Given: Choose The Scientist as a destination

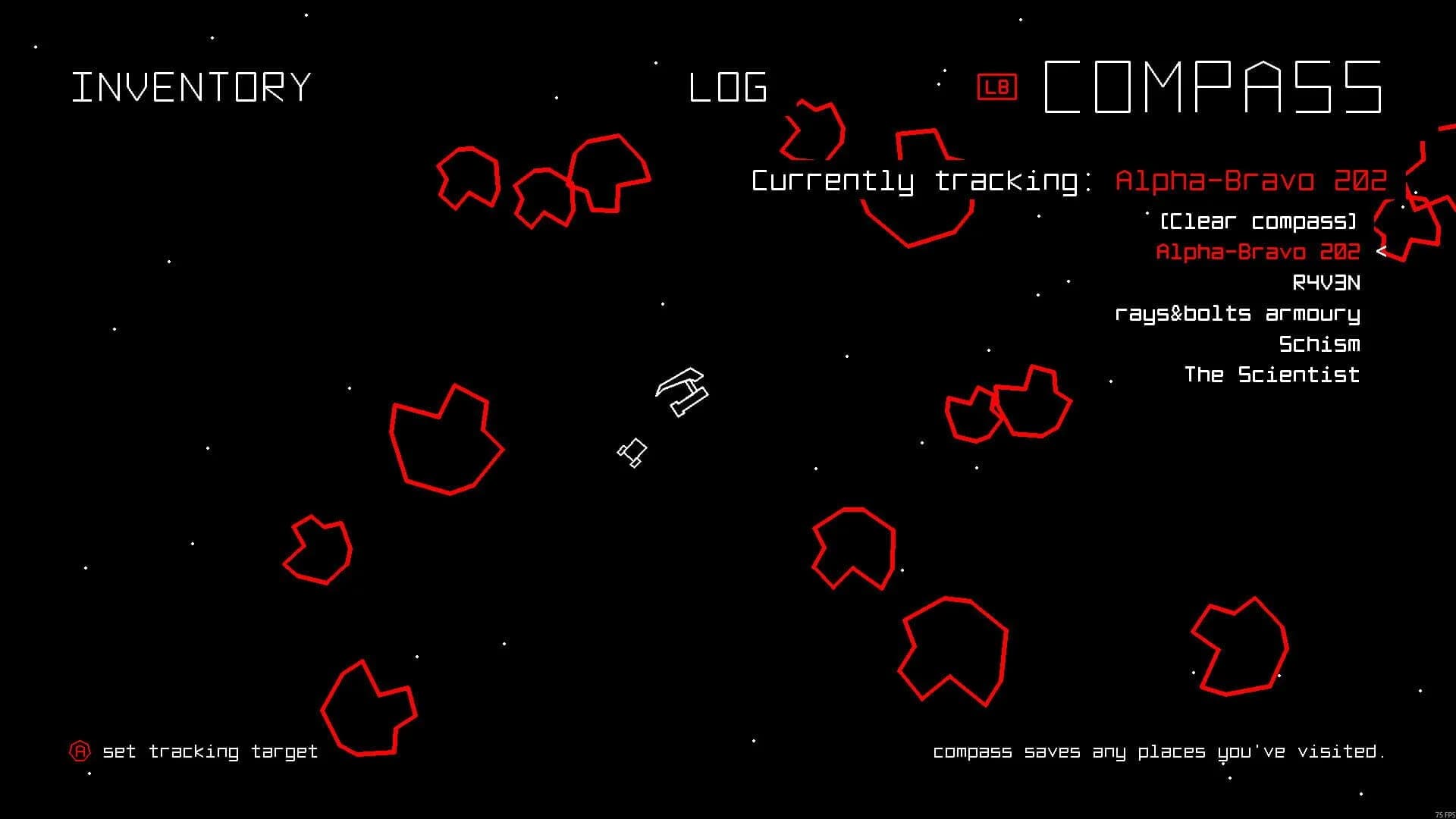Looking at the screenshot, I should point(1272,375).
